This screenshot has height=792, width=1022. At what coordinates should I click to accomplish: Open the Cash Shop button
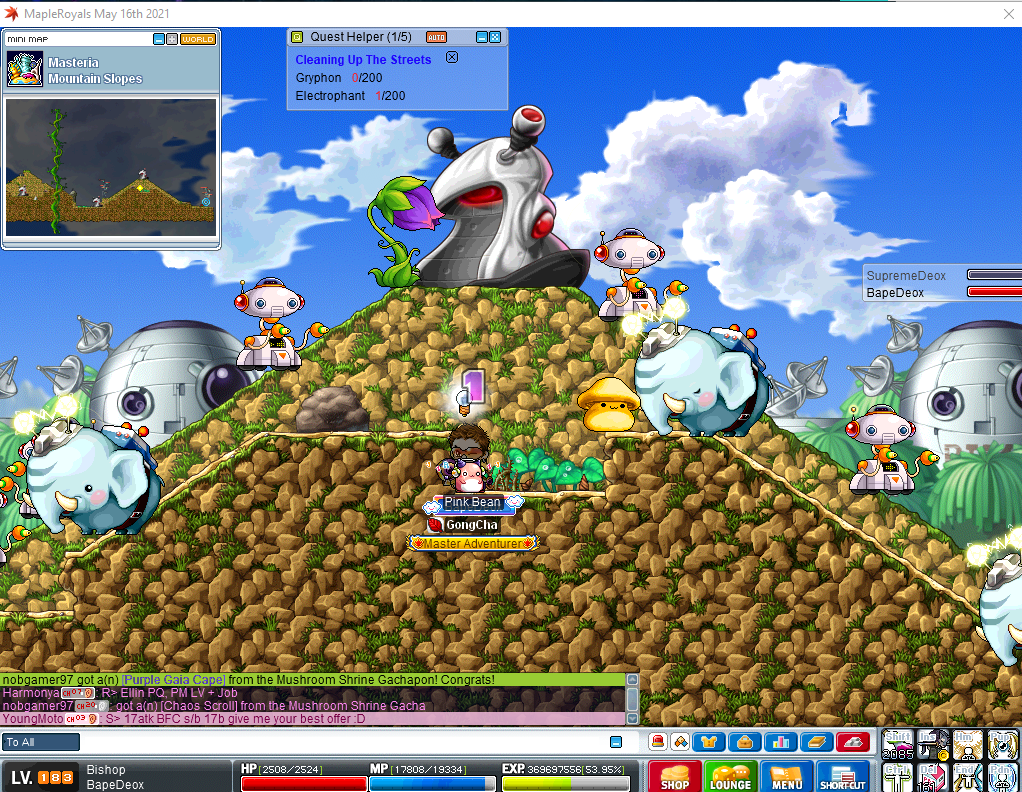pyautogui.click(x=675, y=777)
